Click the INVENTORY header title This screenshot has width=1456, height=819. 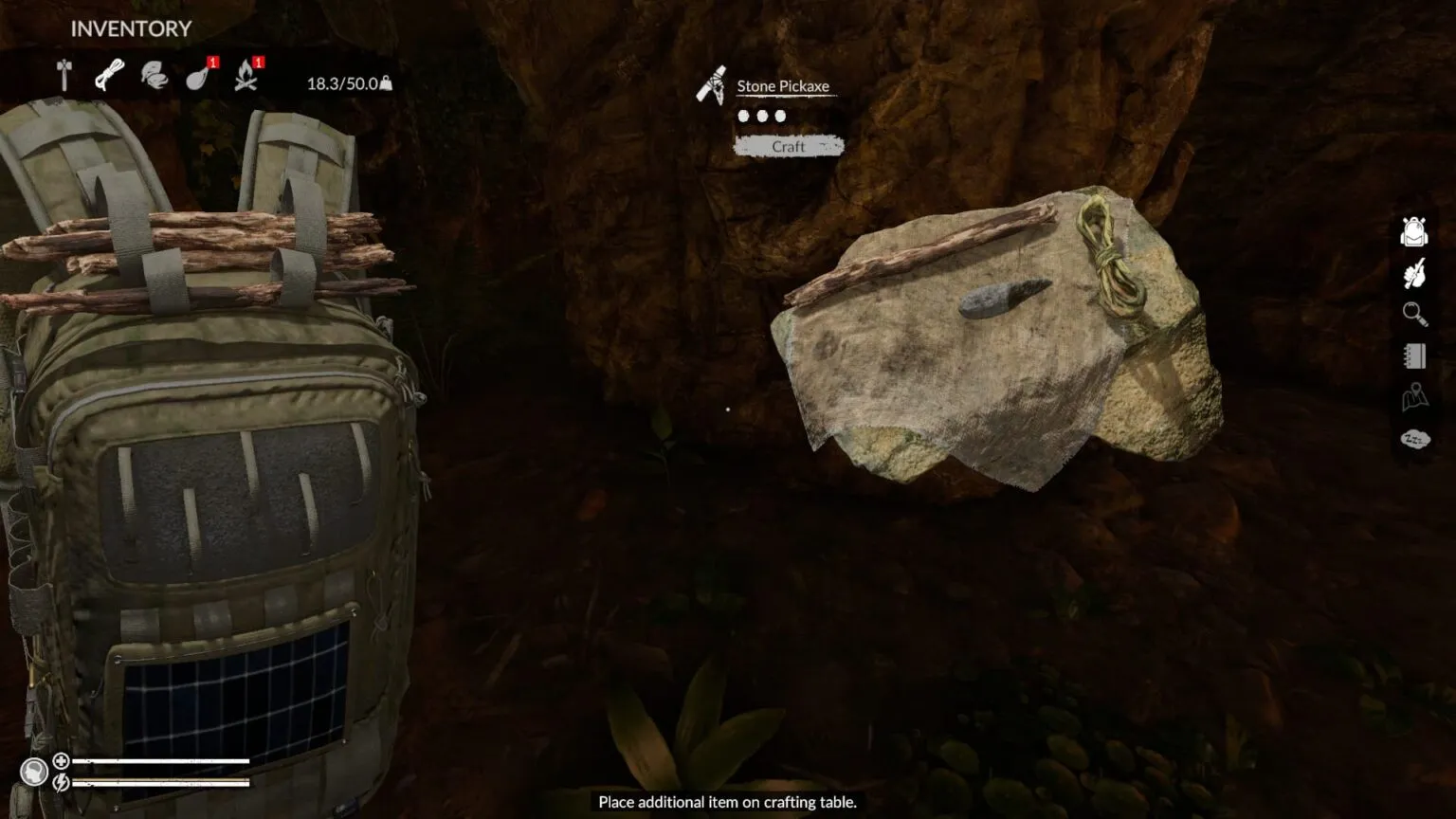129,28
